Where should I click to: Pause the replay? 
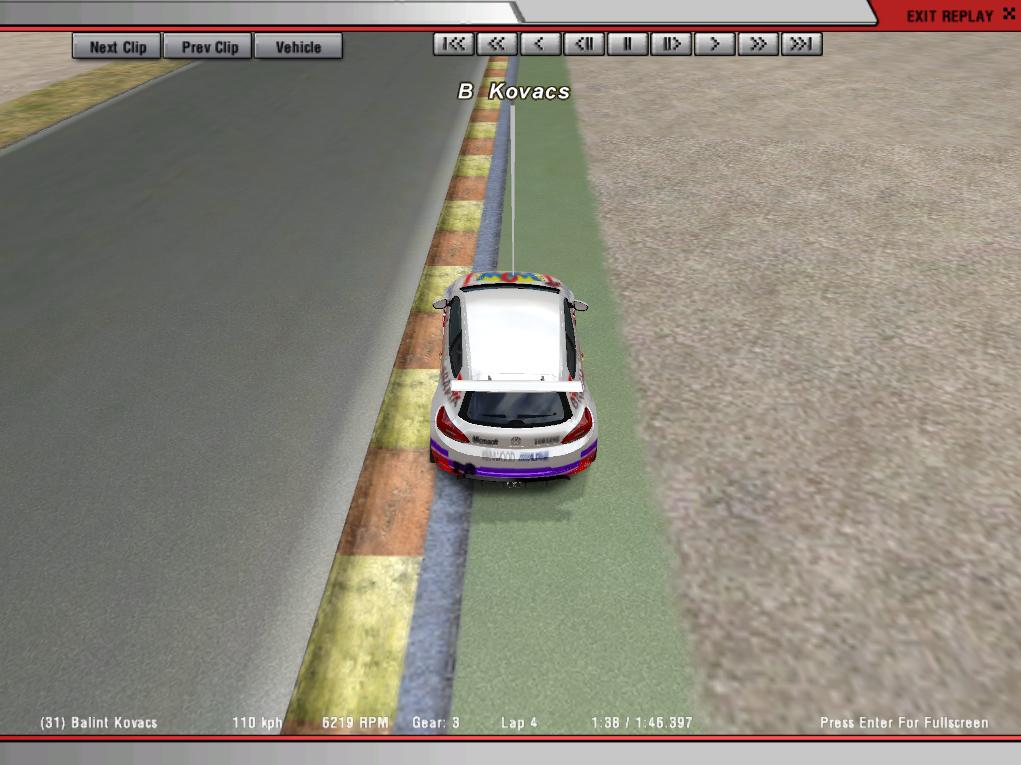click(628, 44)
